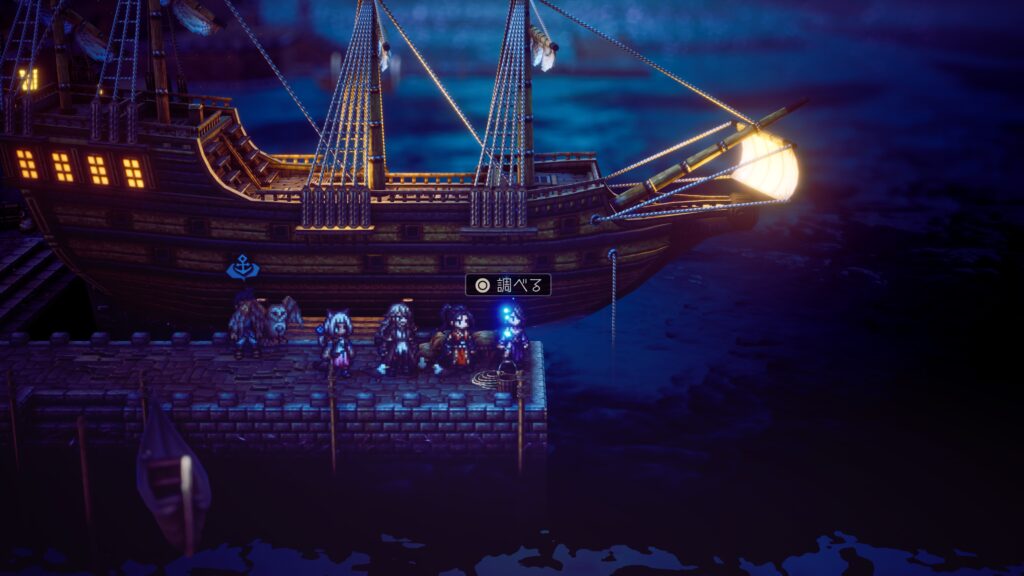The width and height of the screenshot is (1024, 576).
Task: Click the anchor marker icon above the dock
Action: pyautogui.click(x=242, y=267)
